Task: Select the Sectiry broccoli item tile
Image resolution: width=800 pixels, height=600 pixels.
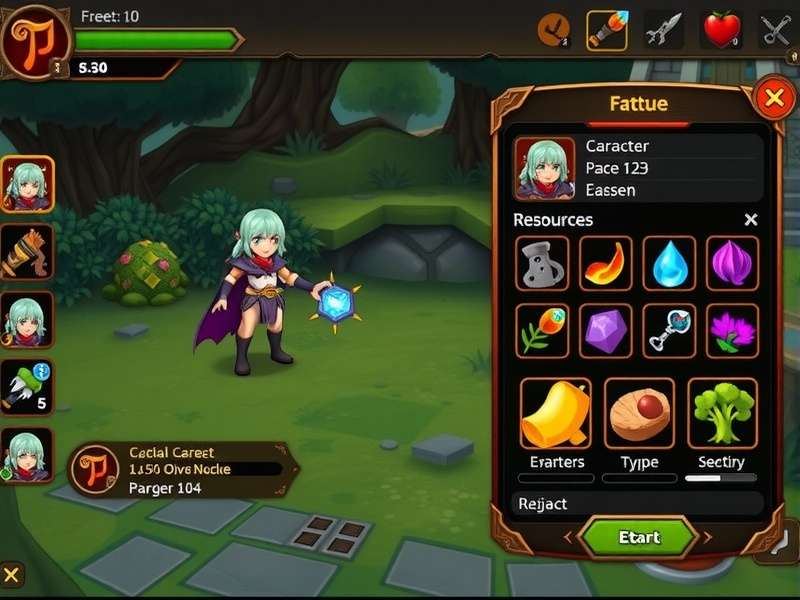Action: coord(722,413)
